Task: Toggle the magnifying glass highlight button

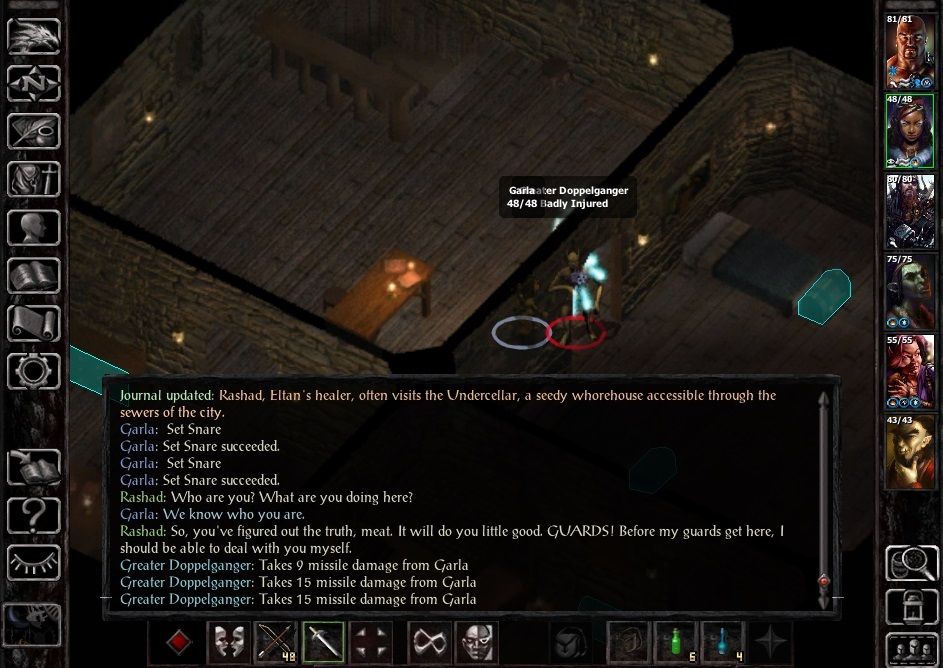Action: [x=911, y=564]
